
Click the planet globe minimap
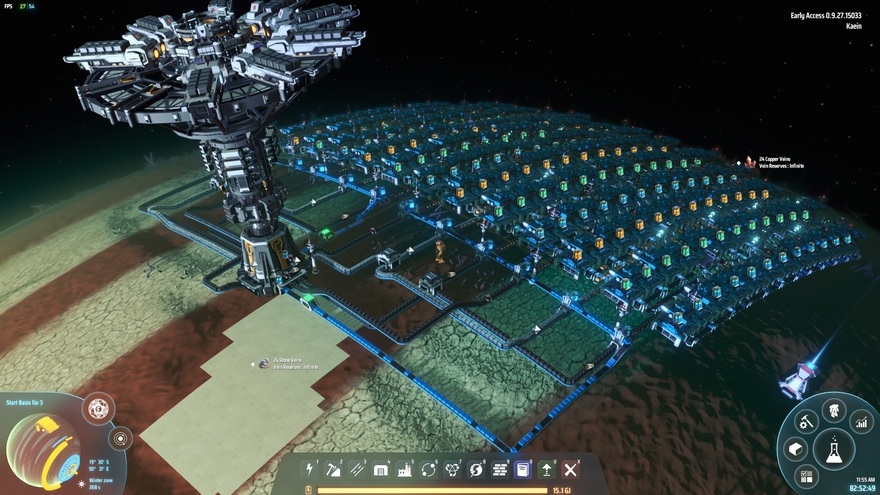40,451
